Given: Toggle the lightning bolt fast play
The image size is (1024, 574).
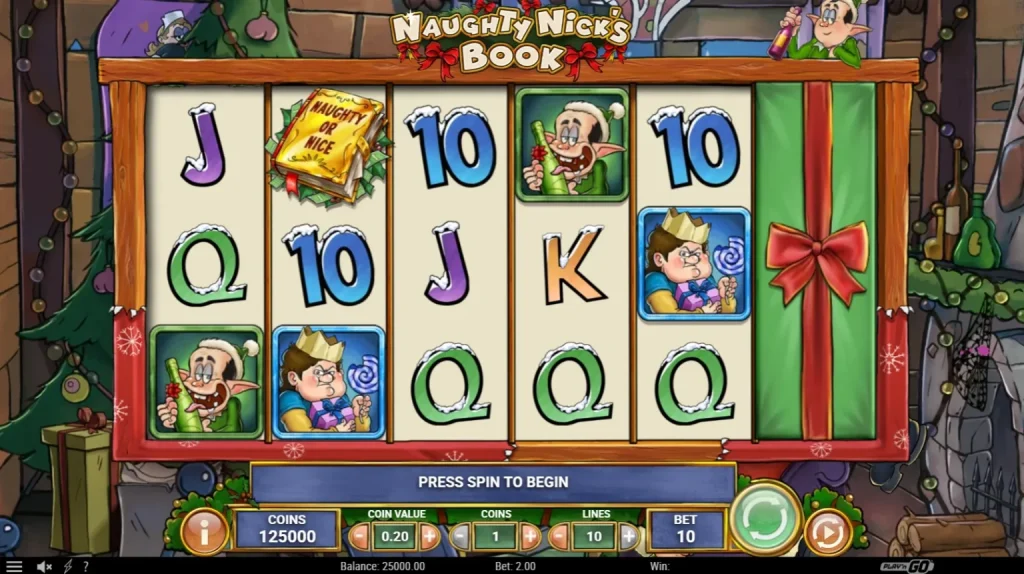Looking at the screenshot, I should (68, 566).
